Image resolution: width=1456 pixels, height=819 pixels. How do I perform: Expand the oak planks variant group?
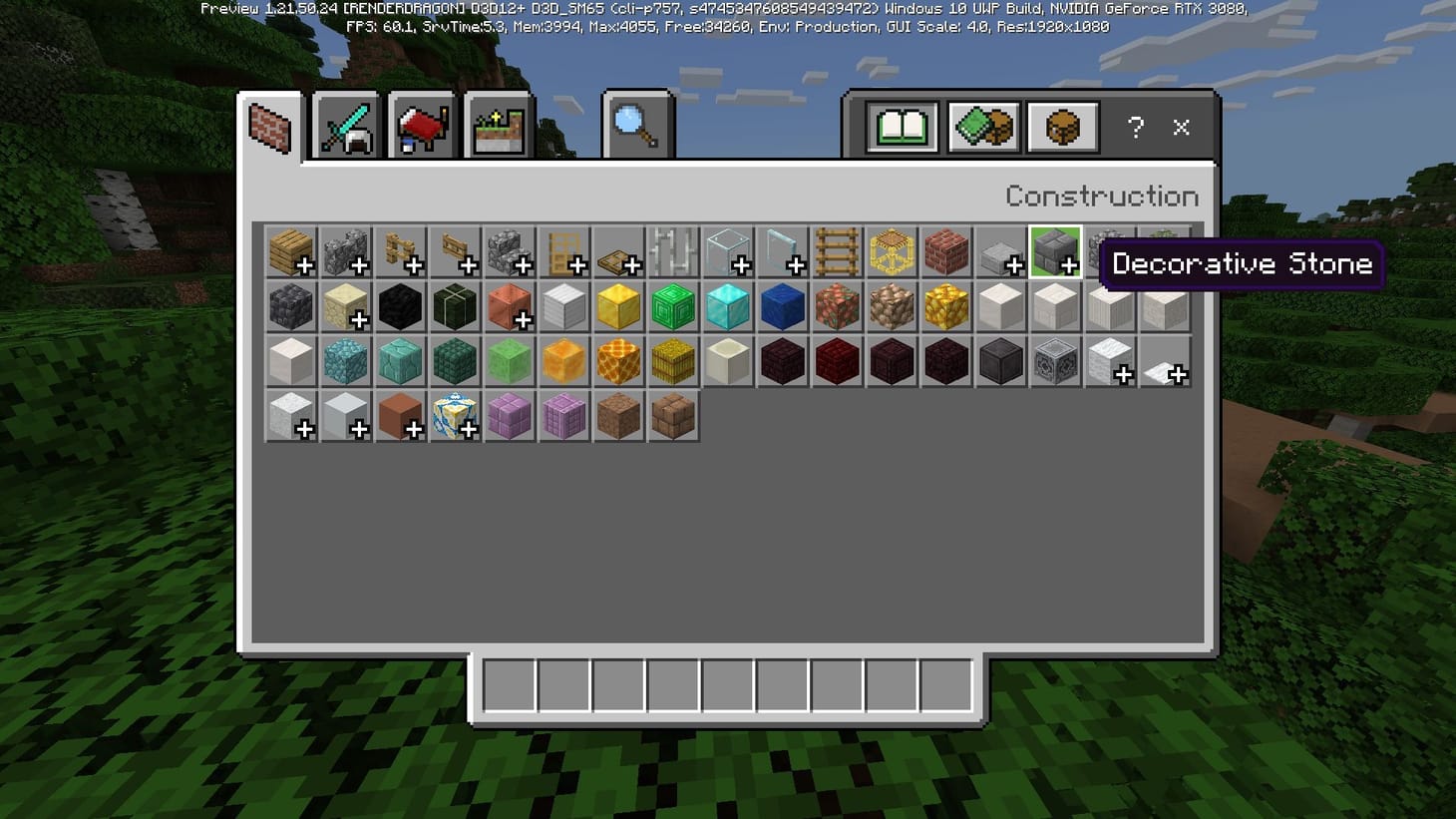291,251
